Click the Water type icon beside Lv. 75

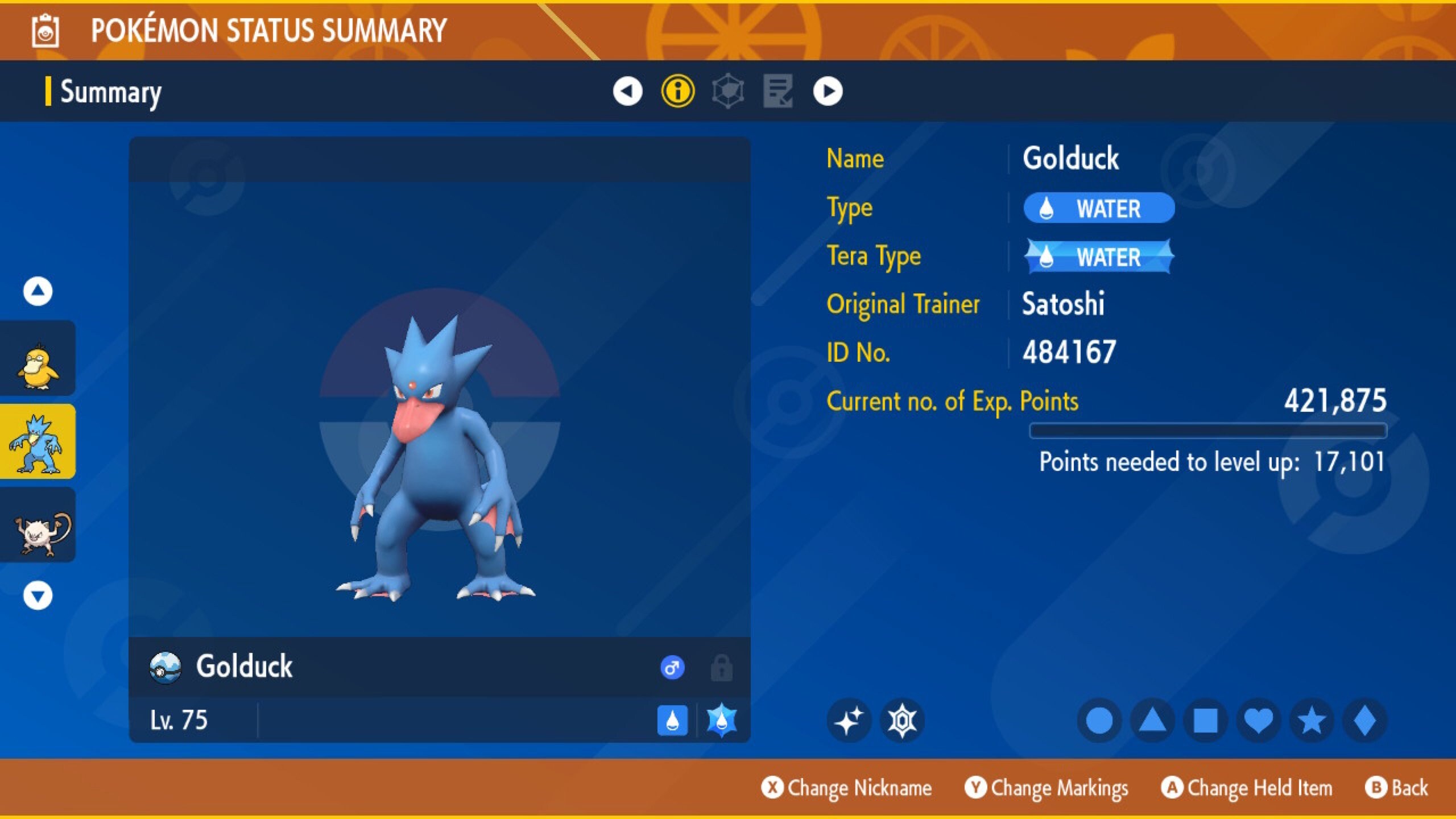click(x=673, y=719)
